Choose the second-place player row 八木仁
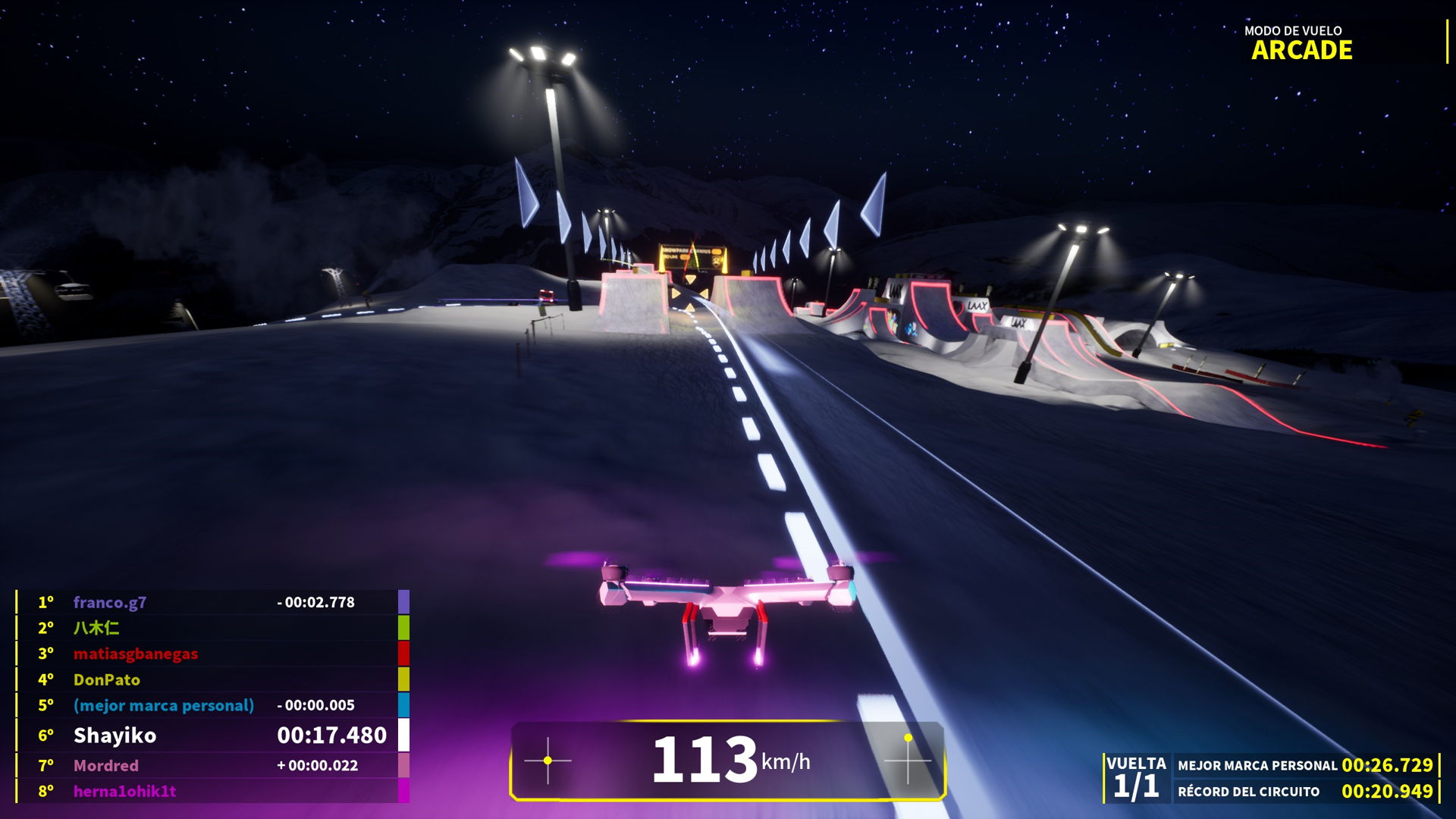Screen dimensions: 1456x819 pos(96,628)
